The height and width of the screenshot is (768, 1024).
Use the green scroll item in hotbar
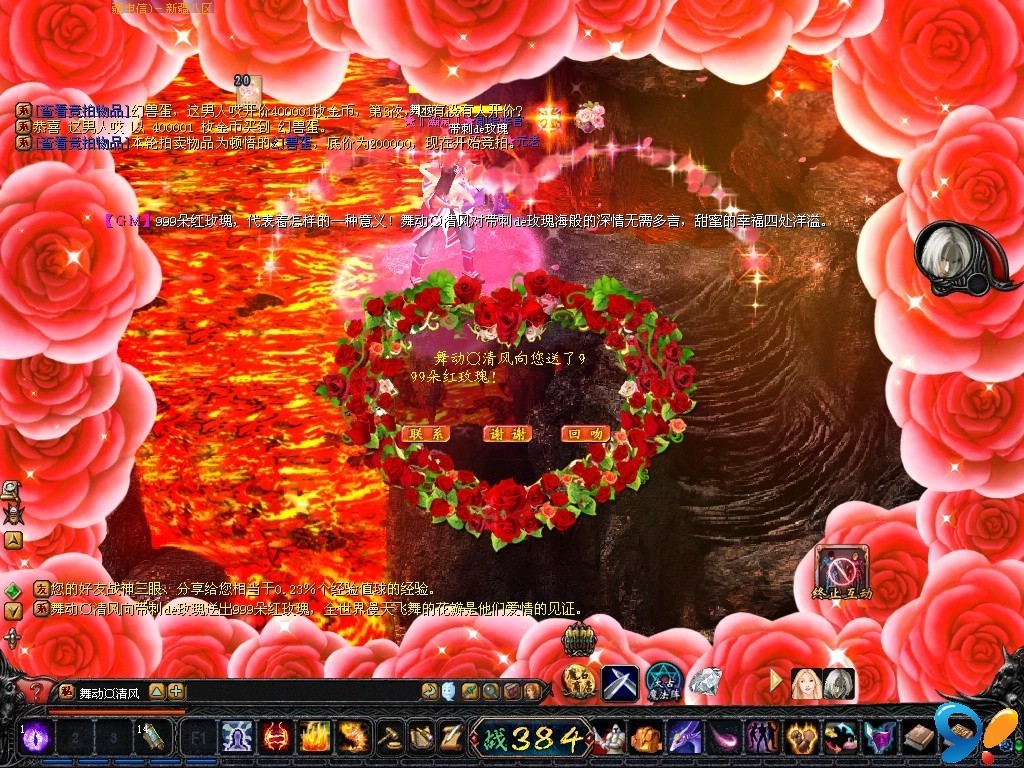coord(152,738)
